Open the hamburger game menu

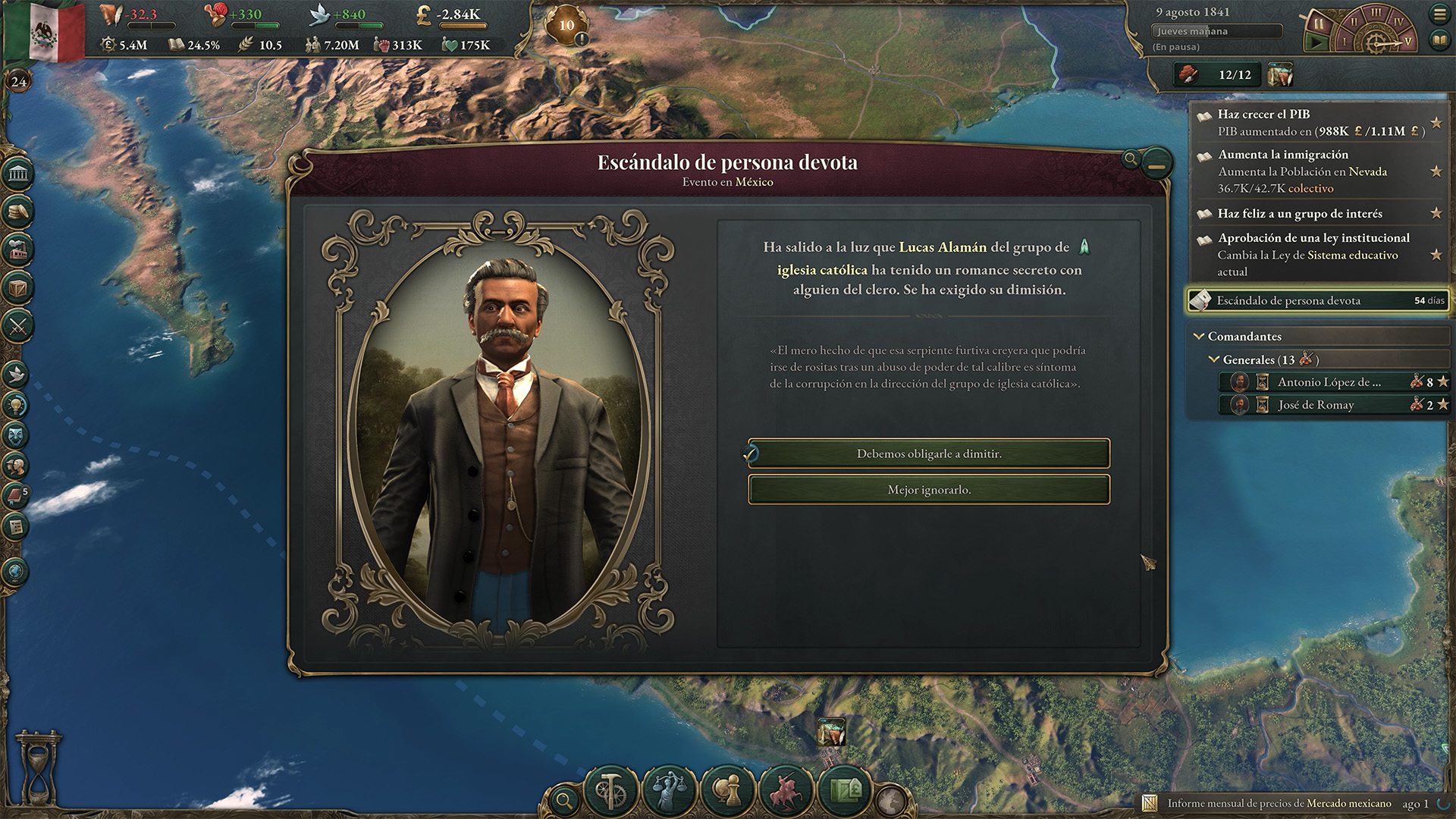coord(1439,14)
